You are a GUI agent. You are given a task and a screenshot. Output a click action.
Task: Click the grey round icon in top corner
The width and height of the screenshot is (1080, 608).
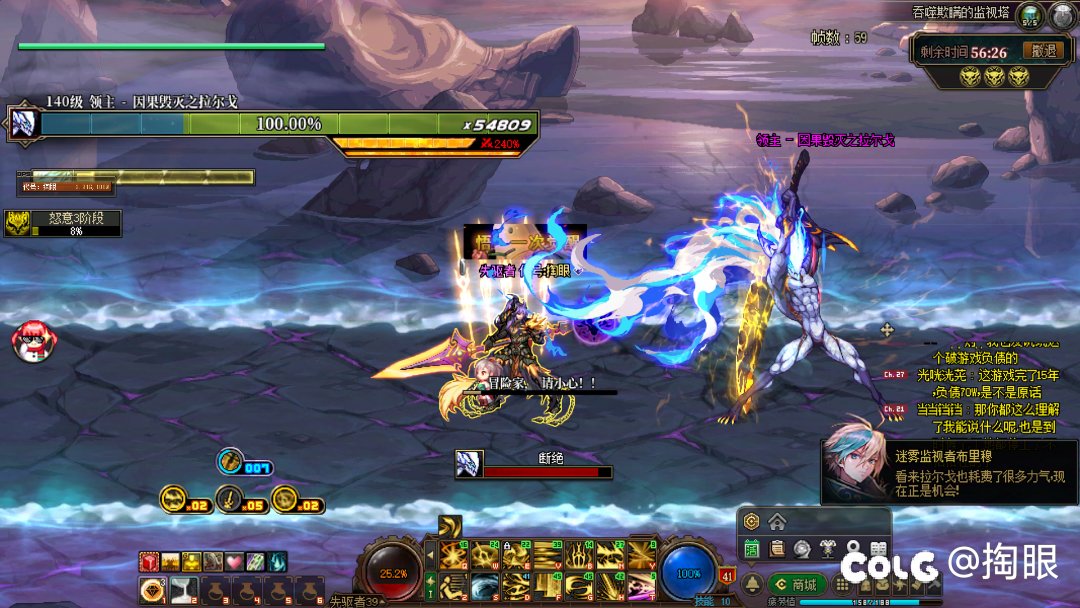coord(1062,15)
